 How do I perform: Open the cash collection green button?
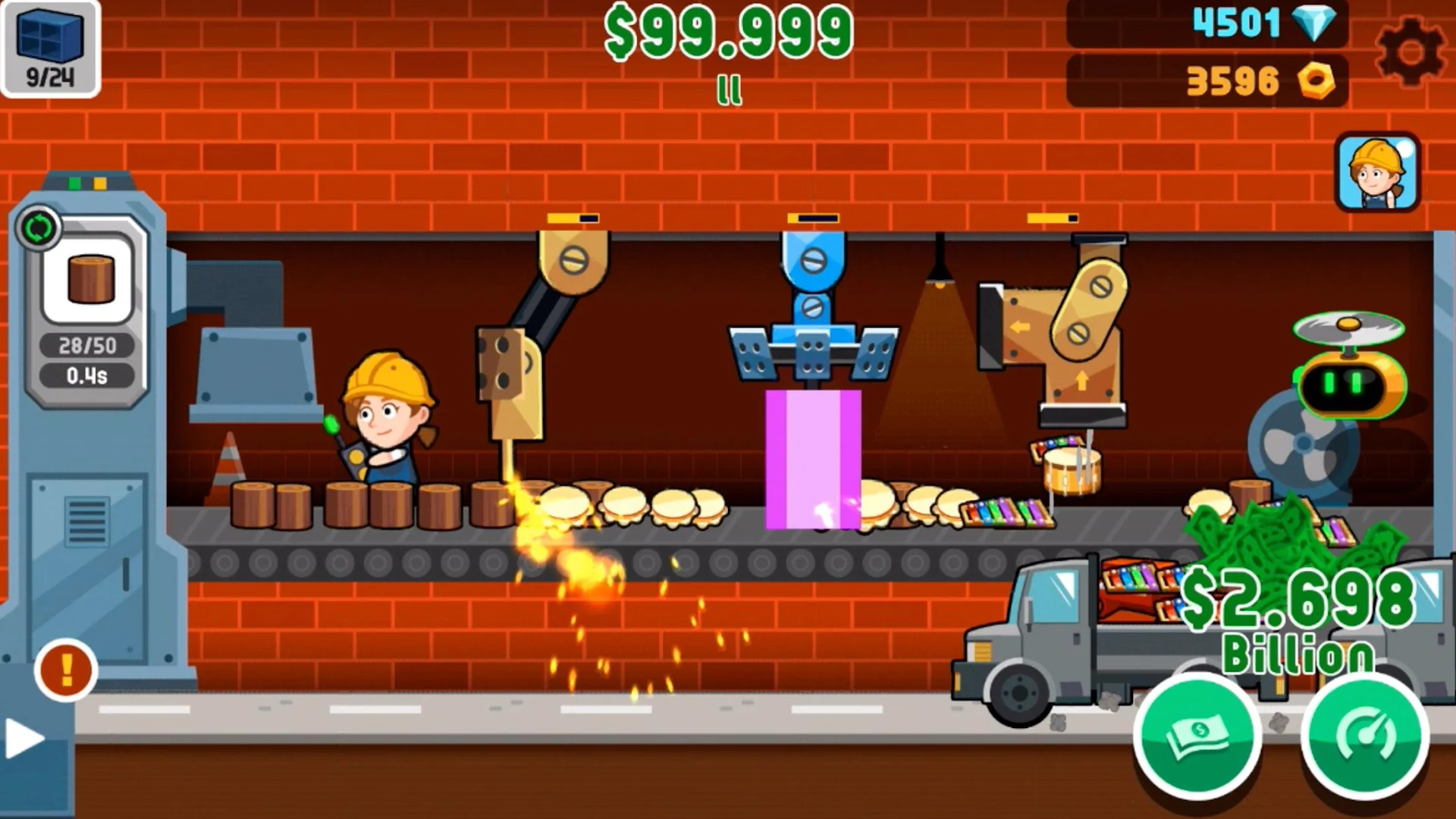coord(1199,736)
